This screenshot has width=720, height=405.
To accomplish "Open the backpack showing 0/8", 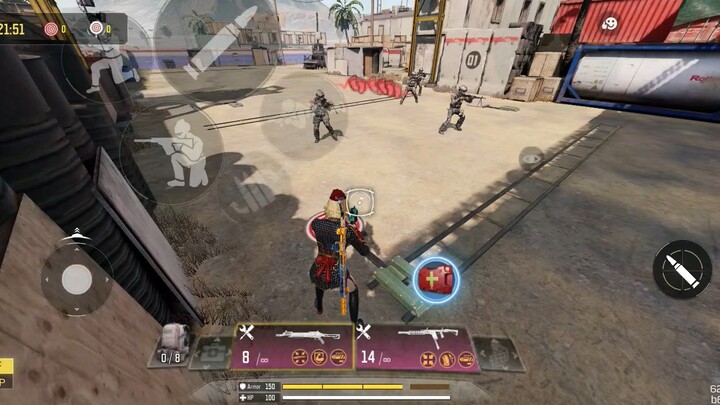I will click(x=172, y=344).
